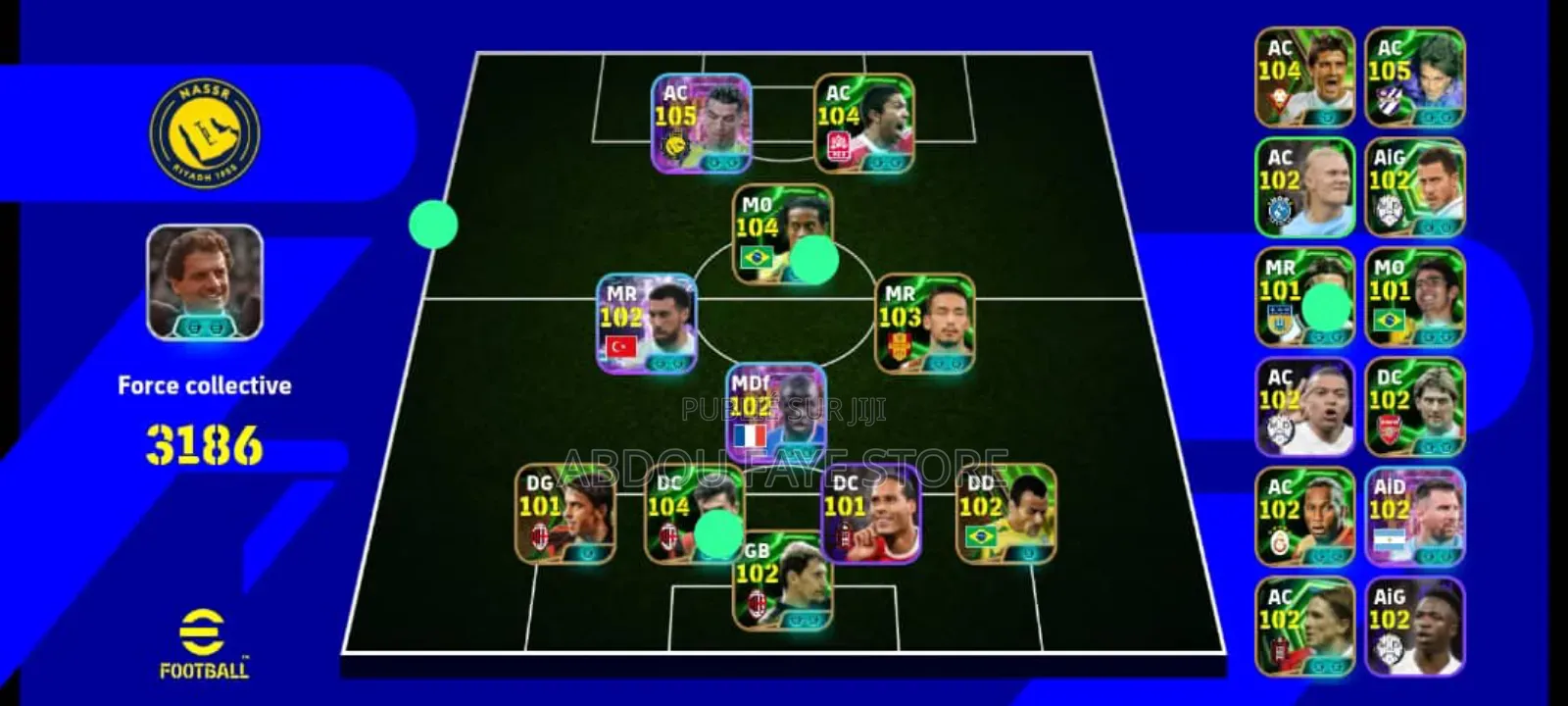The image size is (1568, 706).
Task: Toggle the green marker near the left touchline
Action: [x=434, y=224]
